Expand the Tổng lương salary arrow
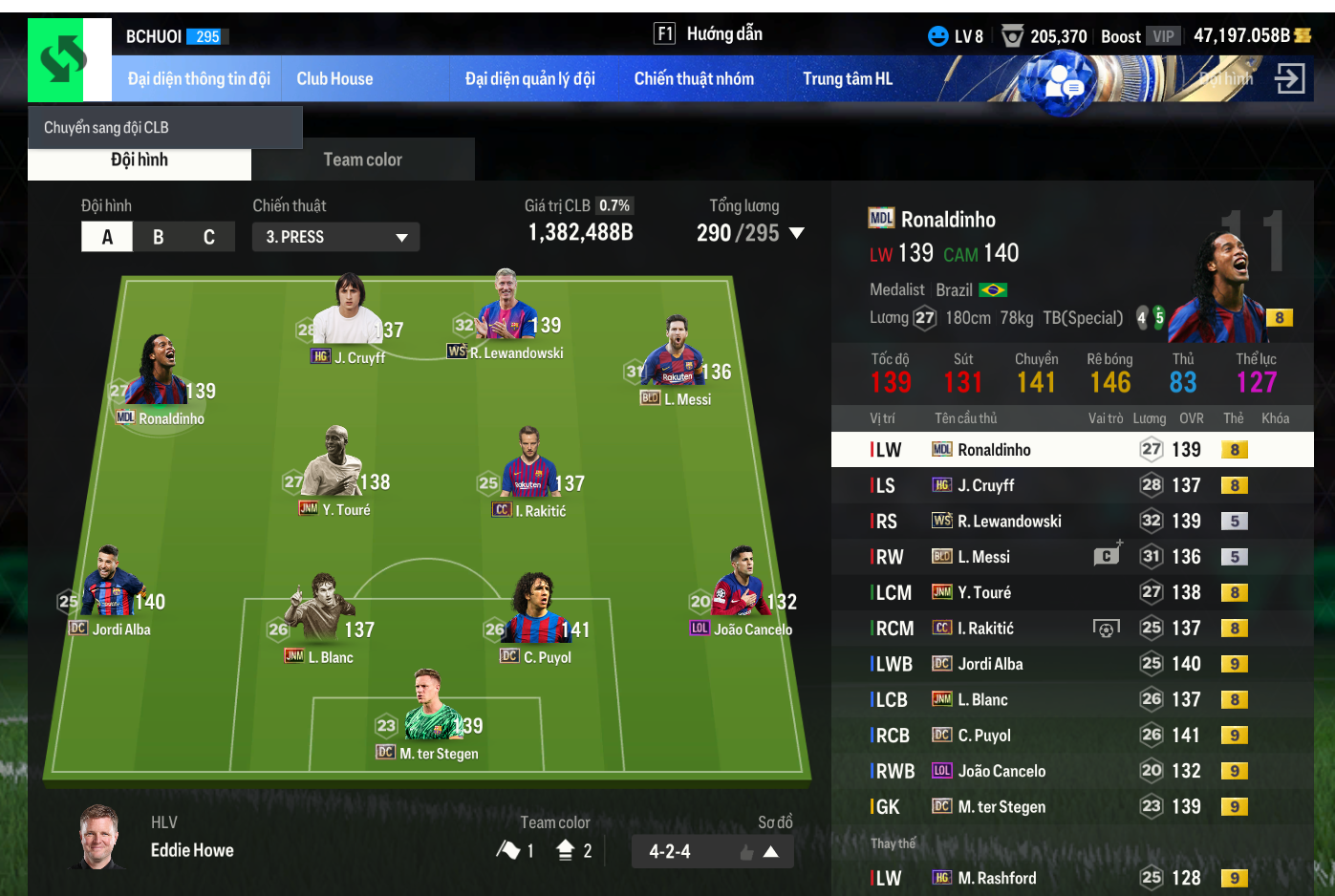This screenshot has height=896, width=1335. pyautogui.click(x=797, y=233)
